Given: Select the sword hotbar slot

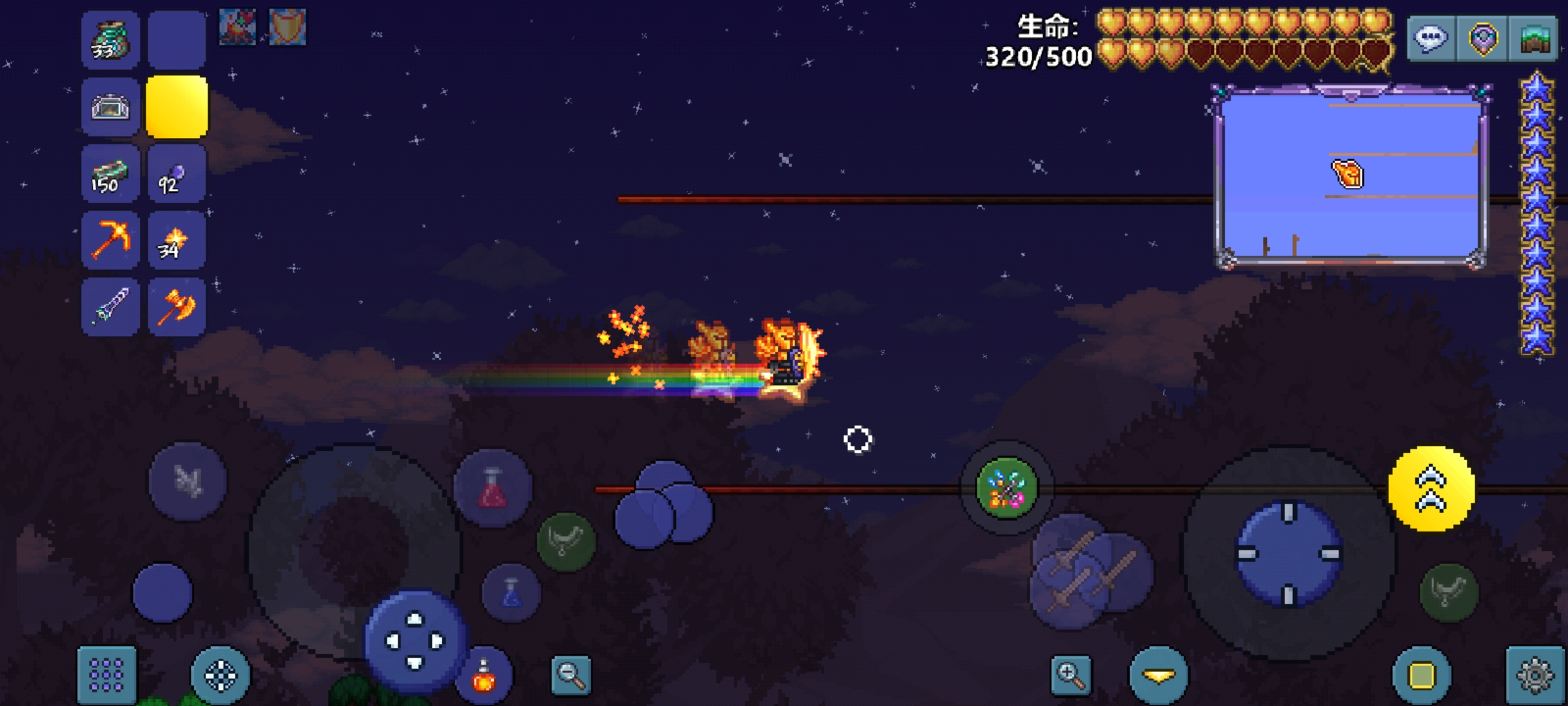Looking at the screenshot, I should (x=110, y=307).
